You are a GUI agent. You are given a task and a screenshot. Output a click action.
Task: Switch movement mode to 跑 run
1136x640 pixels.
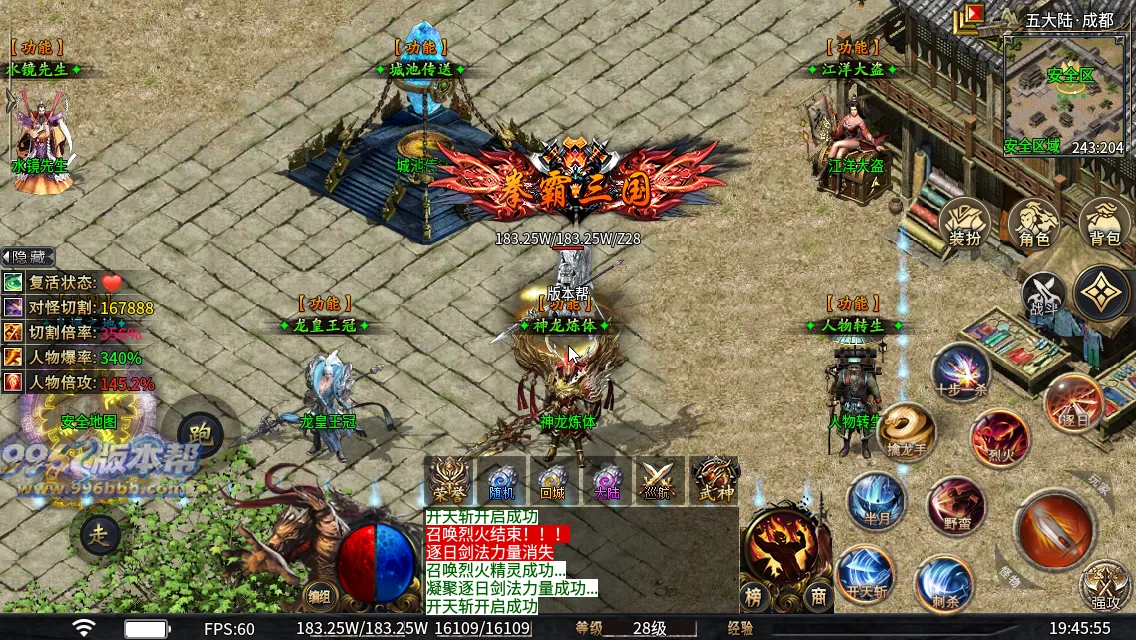pyautogui.click(x=198, y=430)
